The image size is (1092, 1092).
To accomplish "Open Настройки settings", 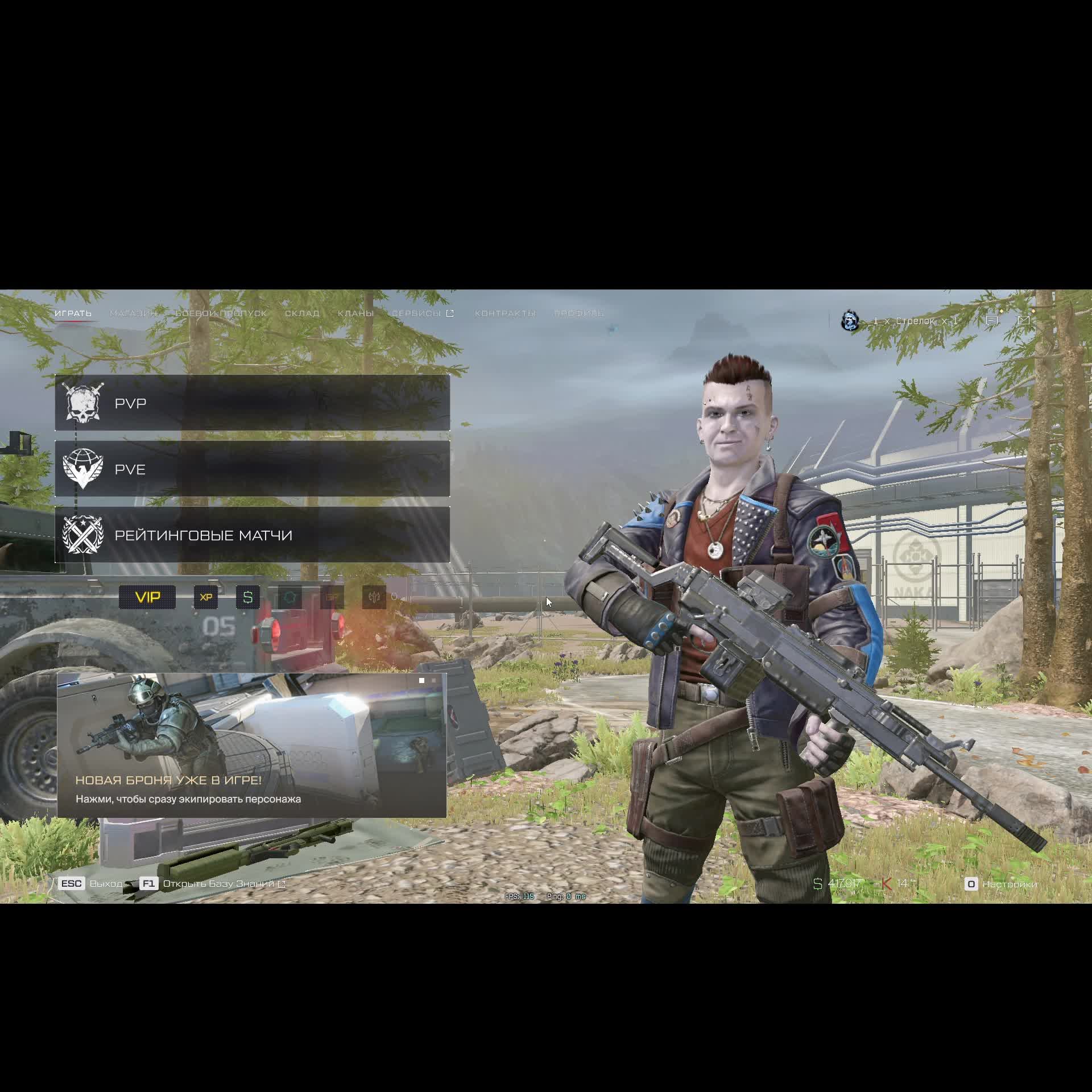I will tap(1002, 884).
